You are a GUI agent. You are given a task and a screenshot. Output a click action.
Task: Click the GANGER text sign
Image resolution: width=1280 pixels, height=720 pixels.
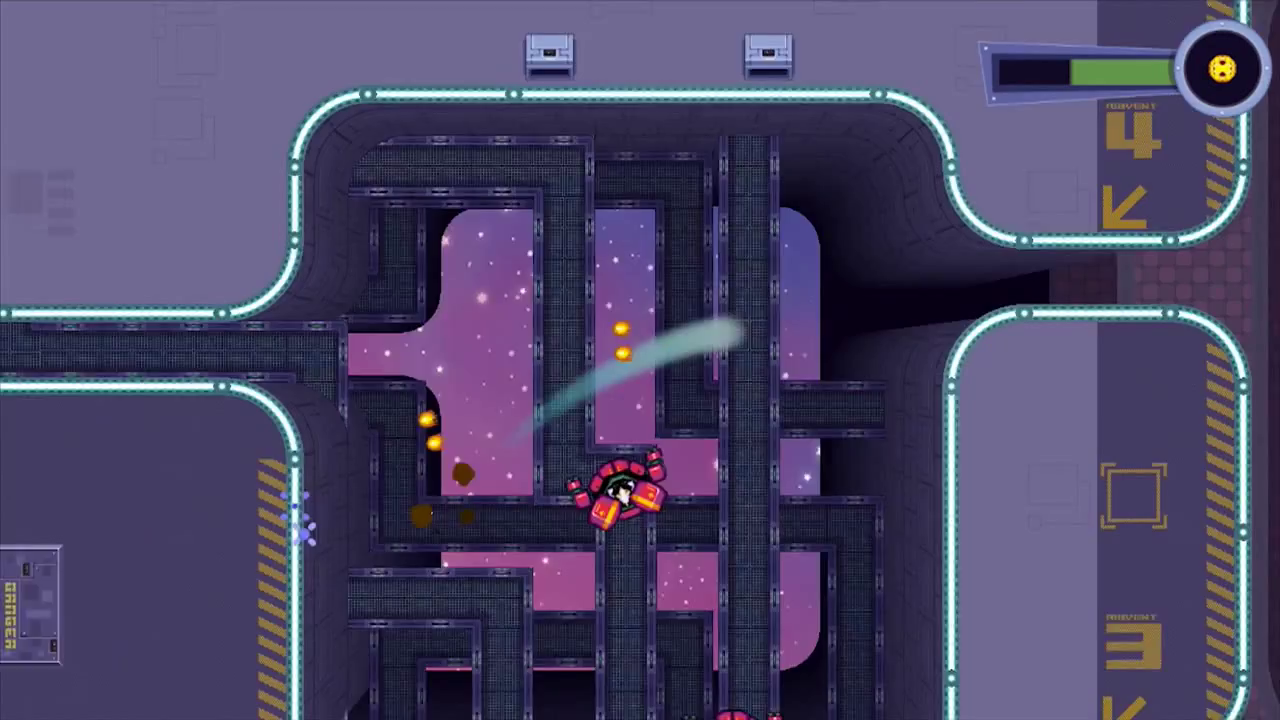click(10, 615)
